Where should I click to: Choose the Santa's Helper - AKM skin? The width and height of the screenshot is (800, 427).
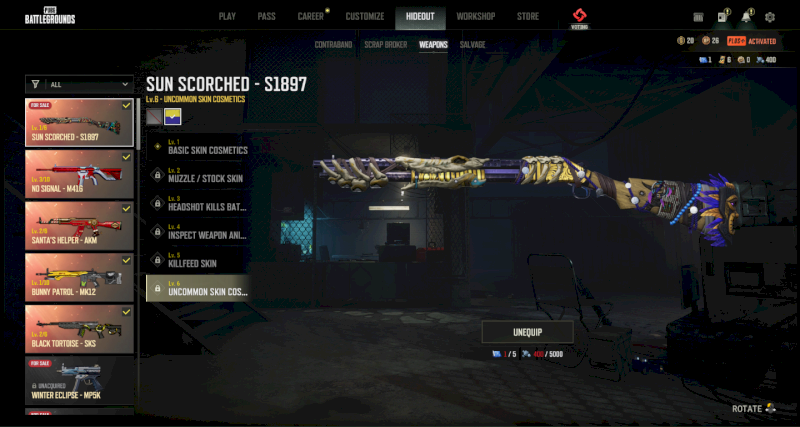[79, 225]
